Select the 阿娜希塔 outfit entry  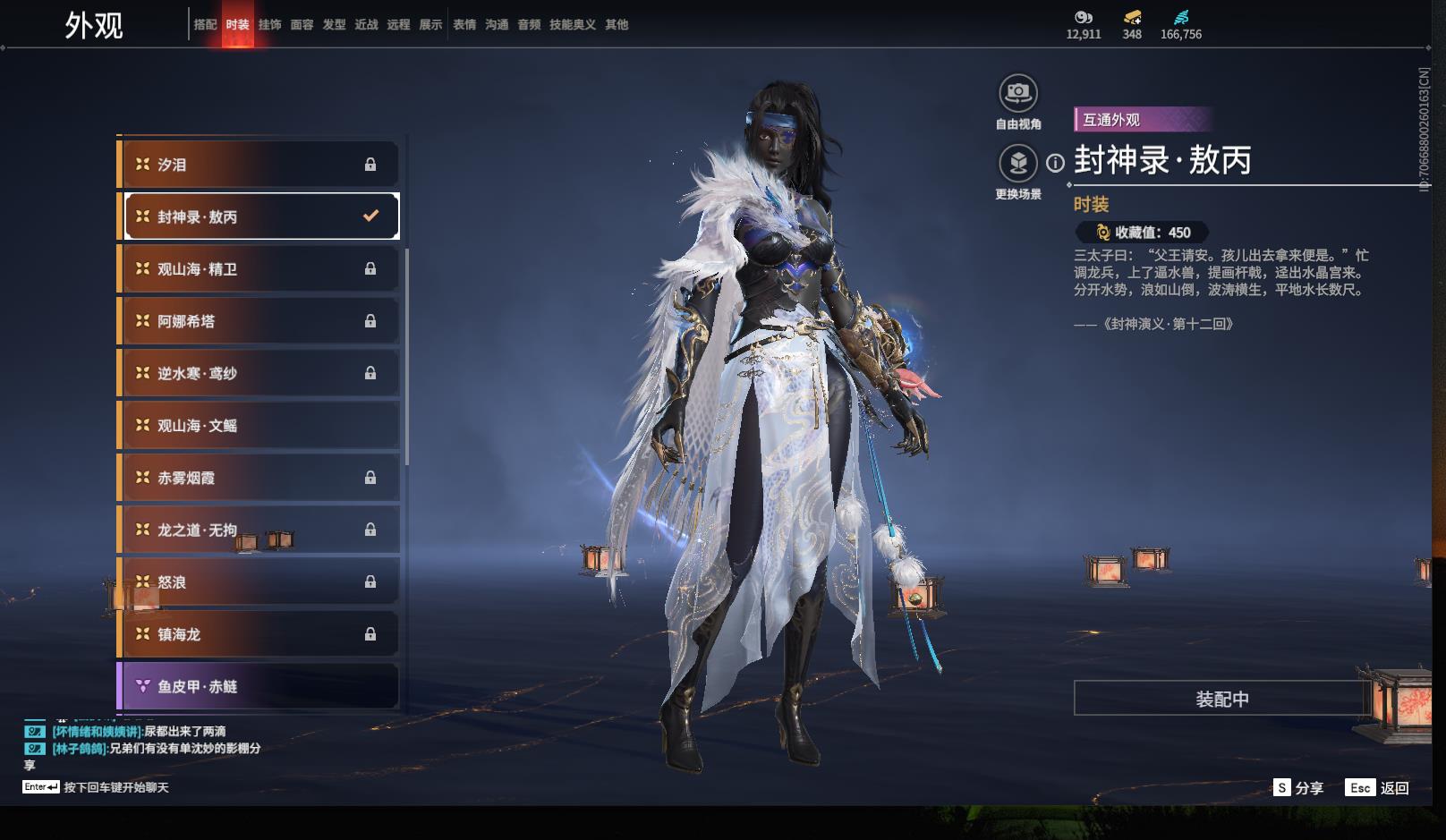click(x=259, y=321)
